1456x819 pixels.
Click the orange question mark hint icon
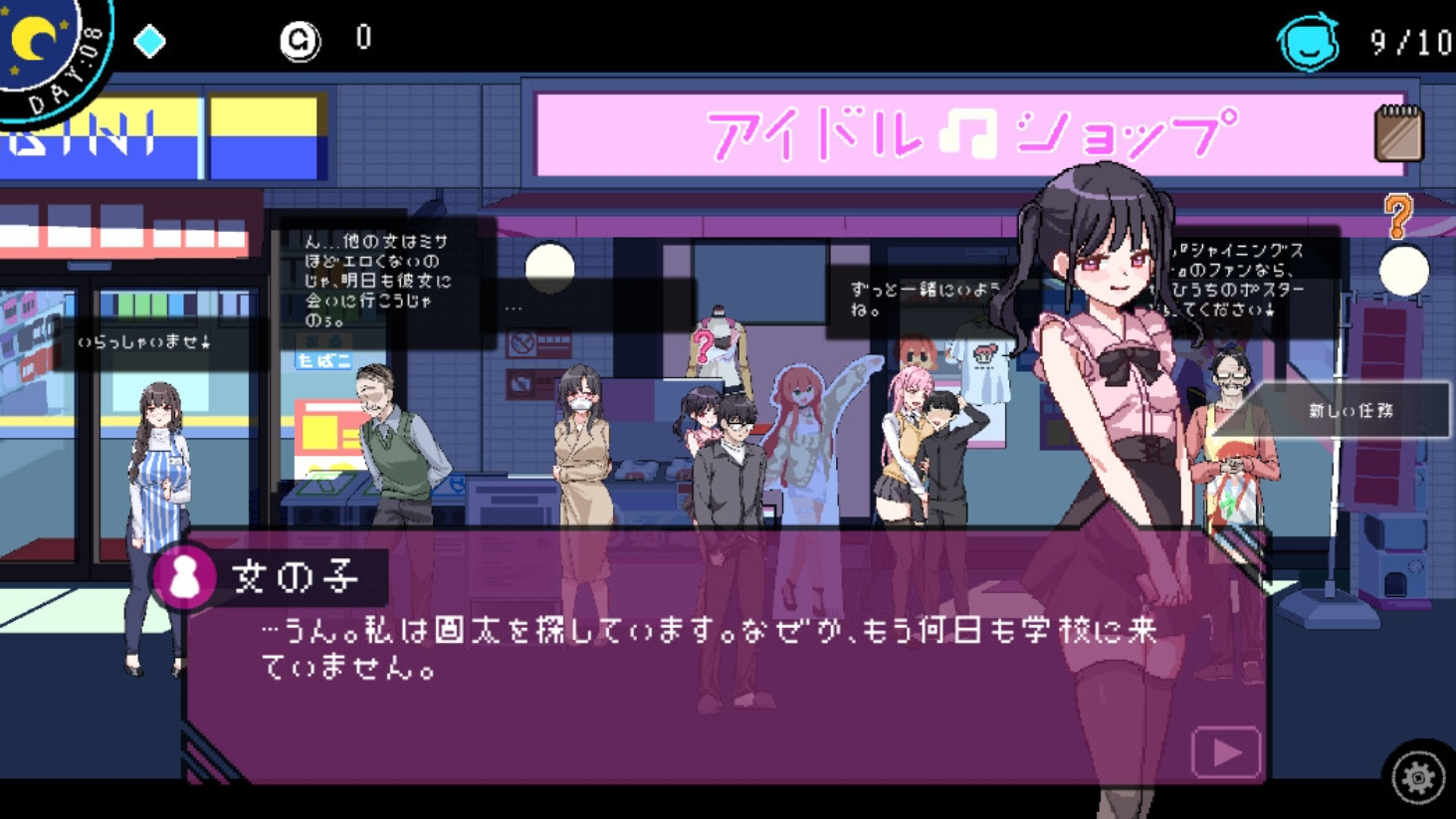click(x=1398, y=215)
